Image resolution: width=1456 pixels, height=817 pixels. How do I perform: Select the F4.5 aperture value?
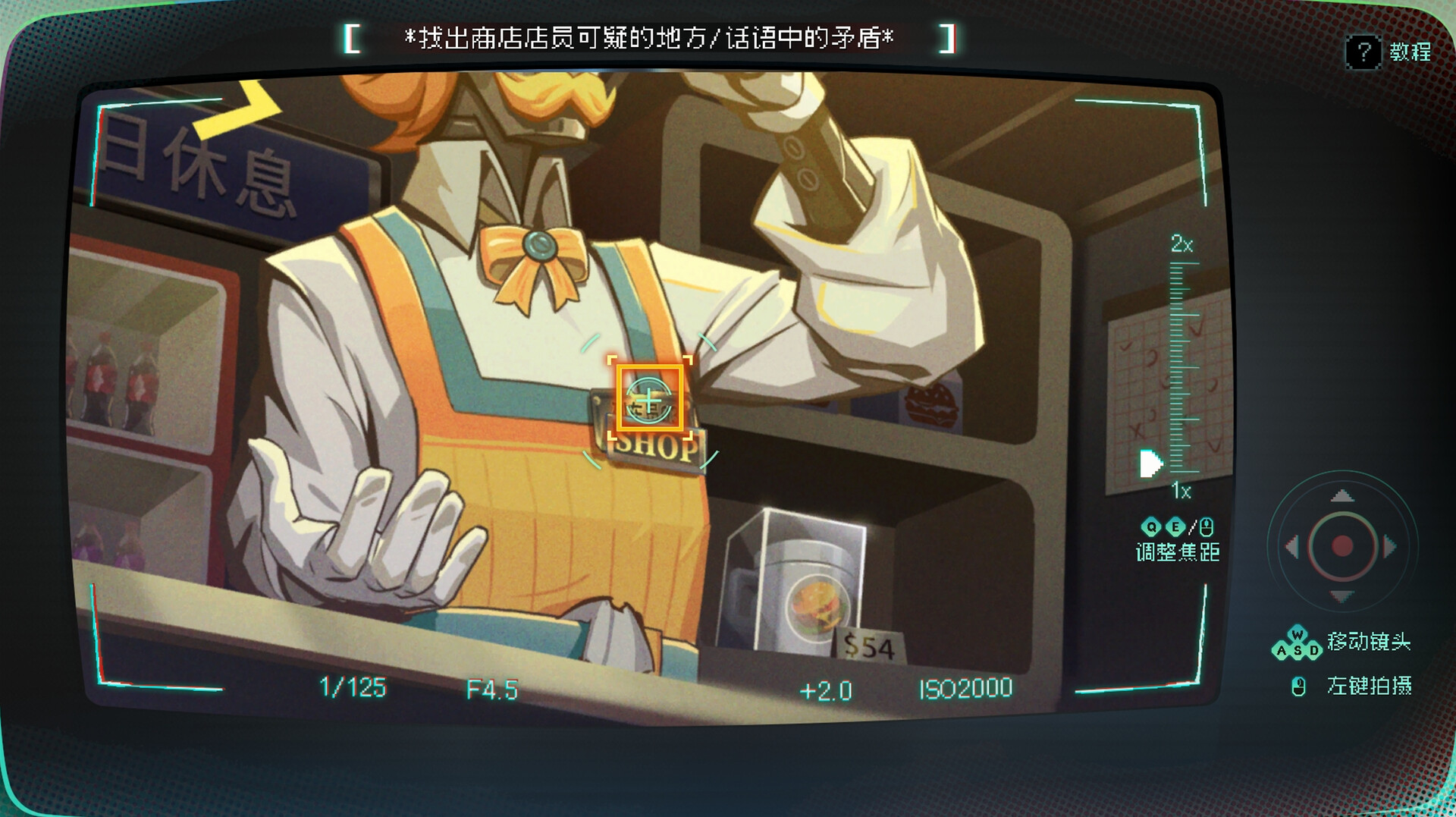pos(493,689)
